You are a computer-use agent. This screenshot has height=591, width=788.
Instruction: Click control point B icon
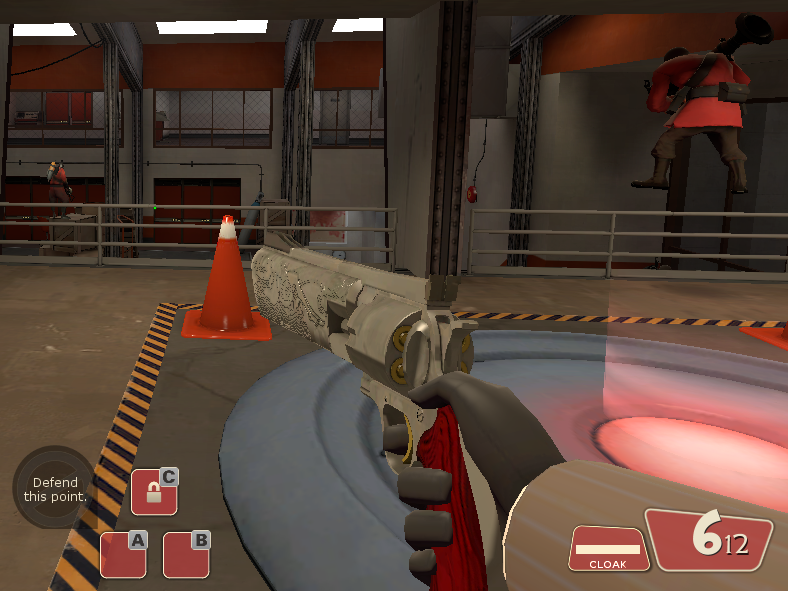[x=186, y=554]
